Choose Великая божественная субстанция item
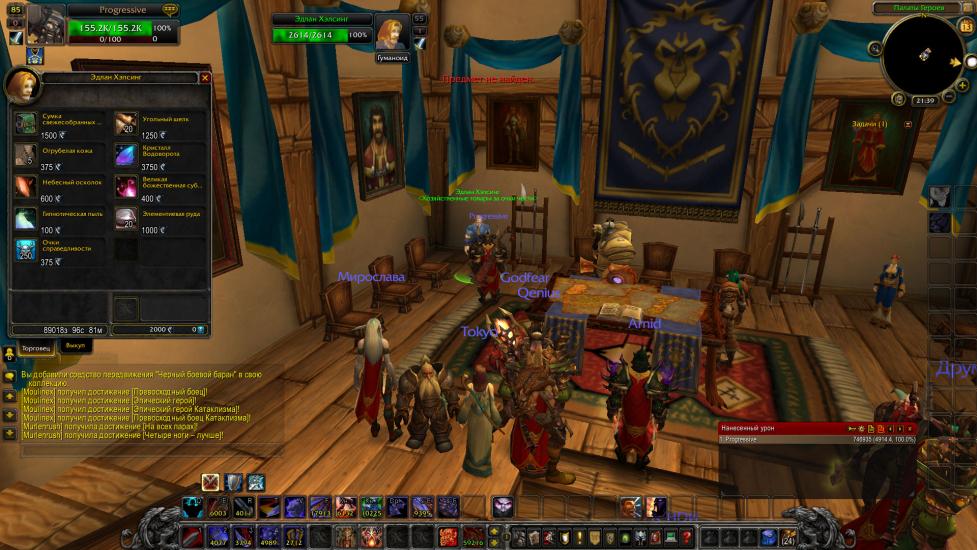The width and height of the screenshot is (977, 550). (126, 186)
